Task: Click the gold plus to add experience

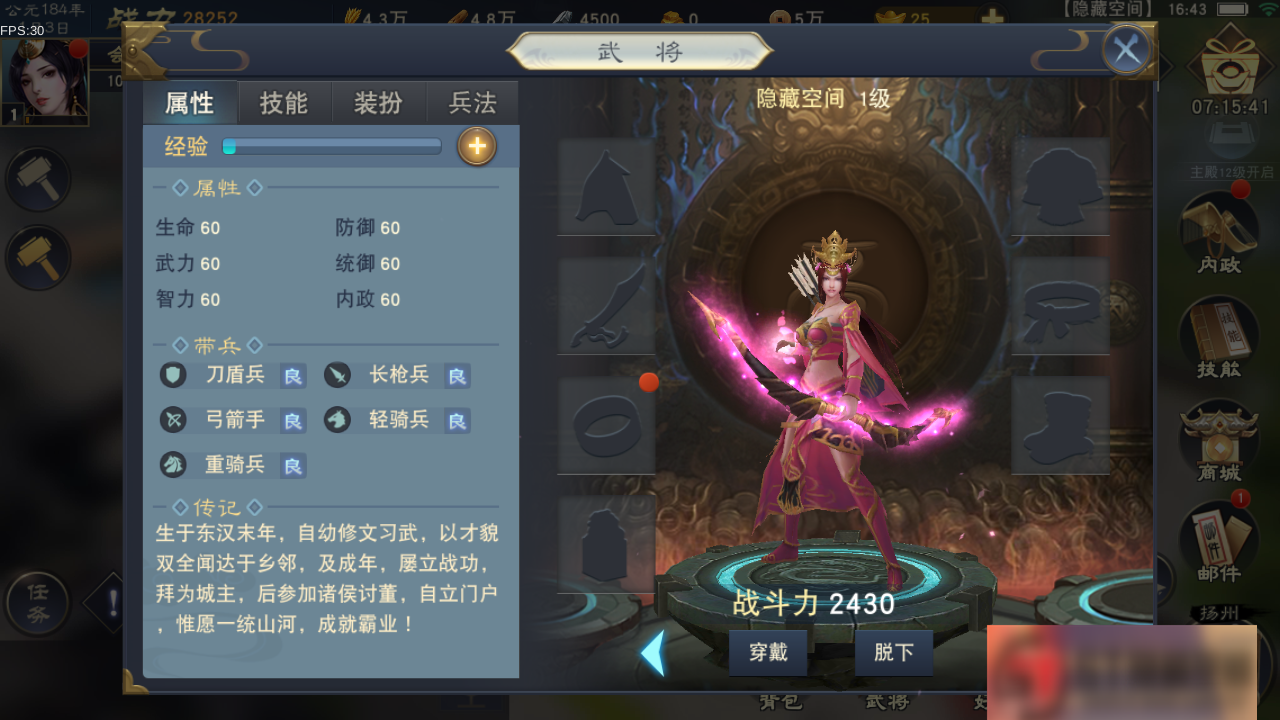Action: pyautogui.click(x=477, y=145)
